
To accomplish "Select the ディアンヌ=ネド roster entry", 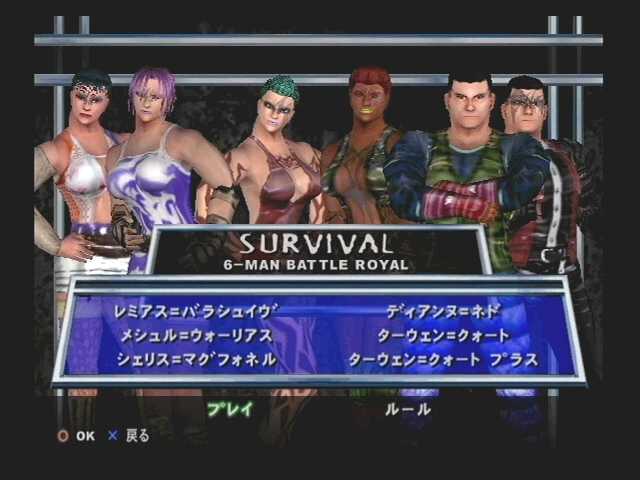I will click(x=442, y=310).
